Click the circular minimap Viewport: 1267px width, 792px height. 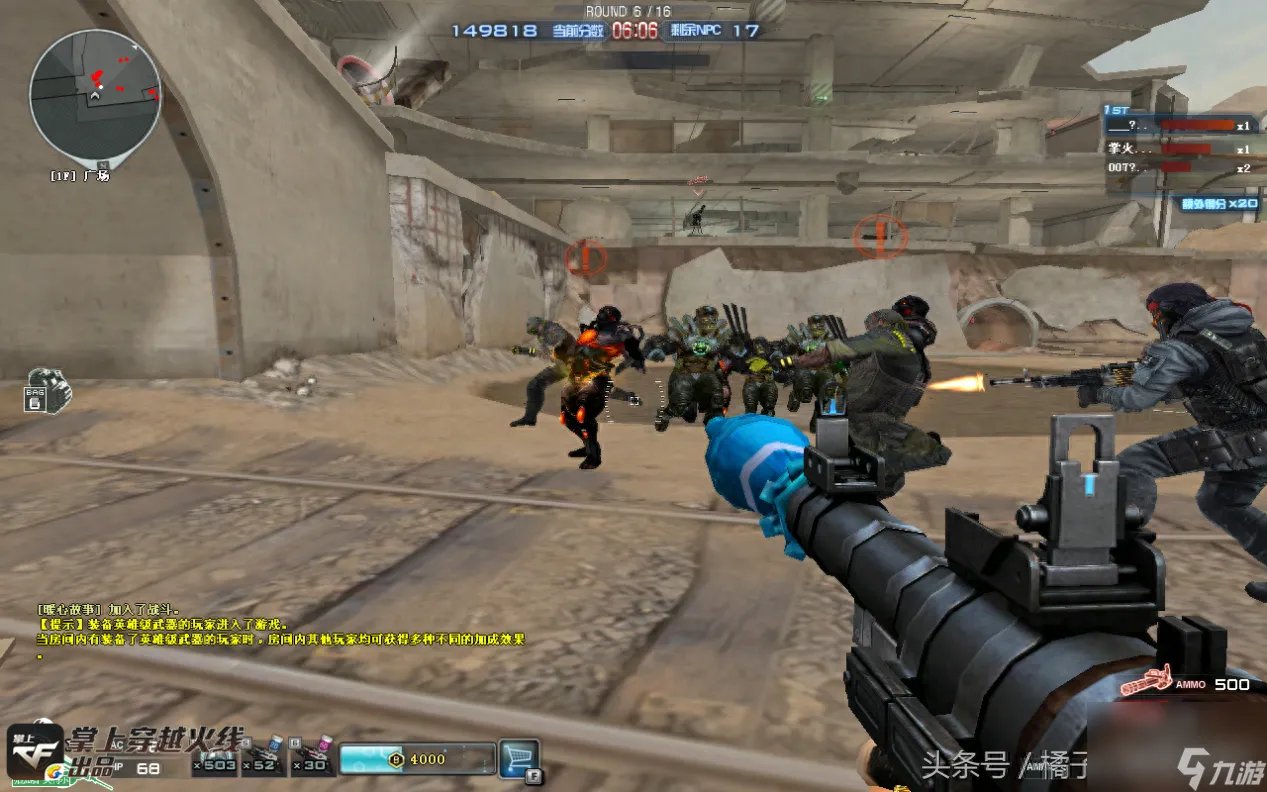[x=95, y=95]
